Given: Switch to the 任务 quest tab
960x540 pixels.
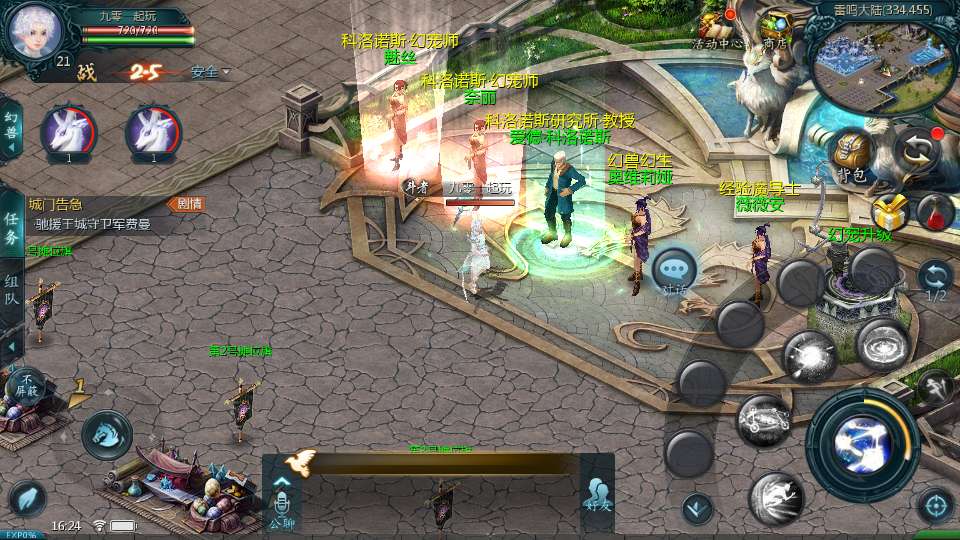Looking at the screenshot, I should click(x=11, y=229).
